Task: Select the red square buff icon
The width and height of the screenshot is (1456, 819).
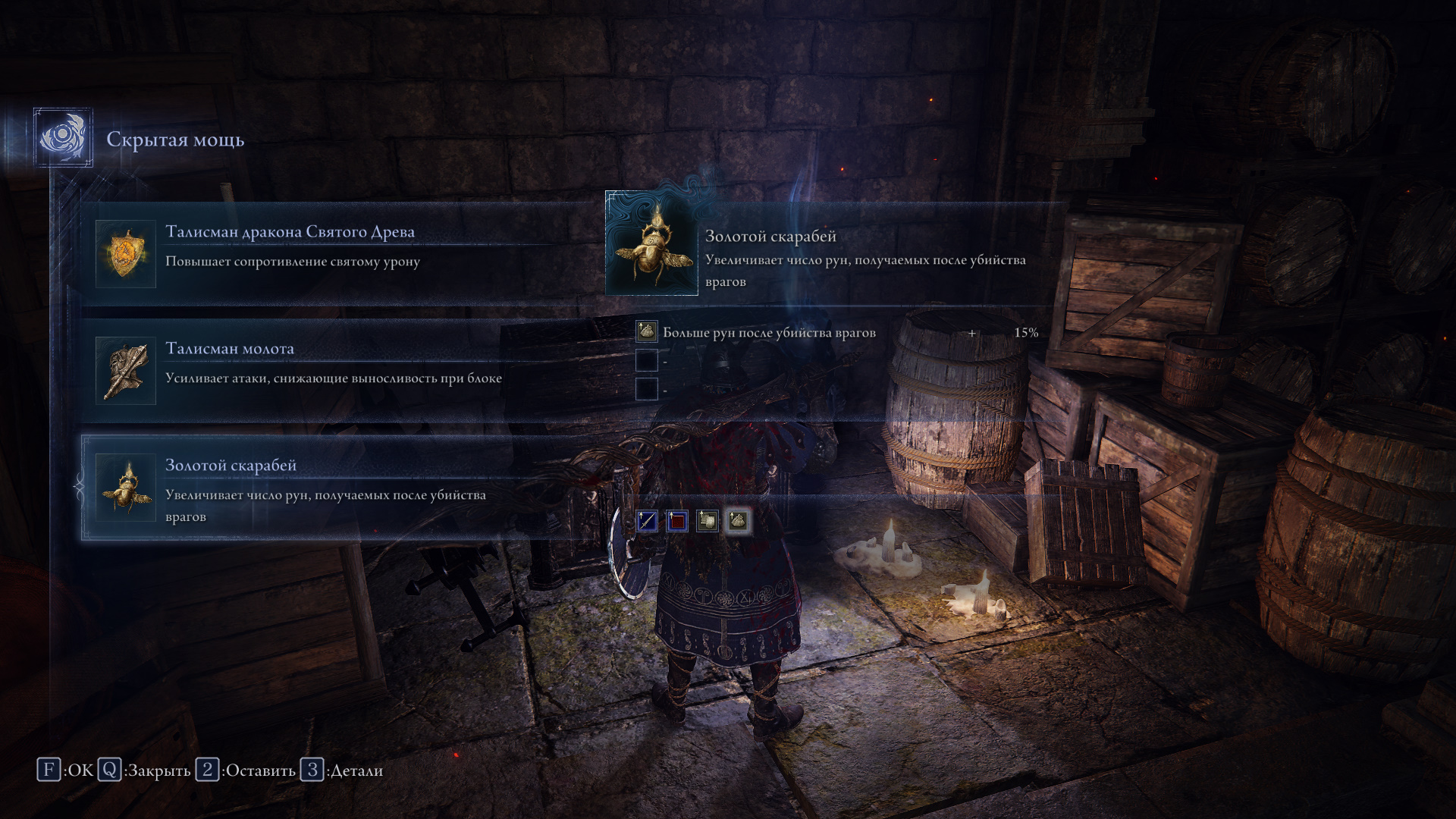Action: point(677,521)
